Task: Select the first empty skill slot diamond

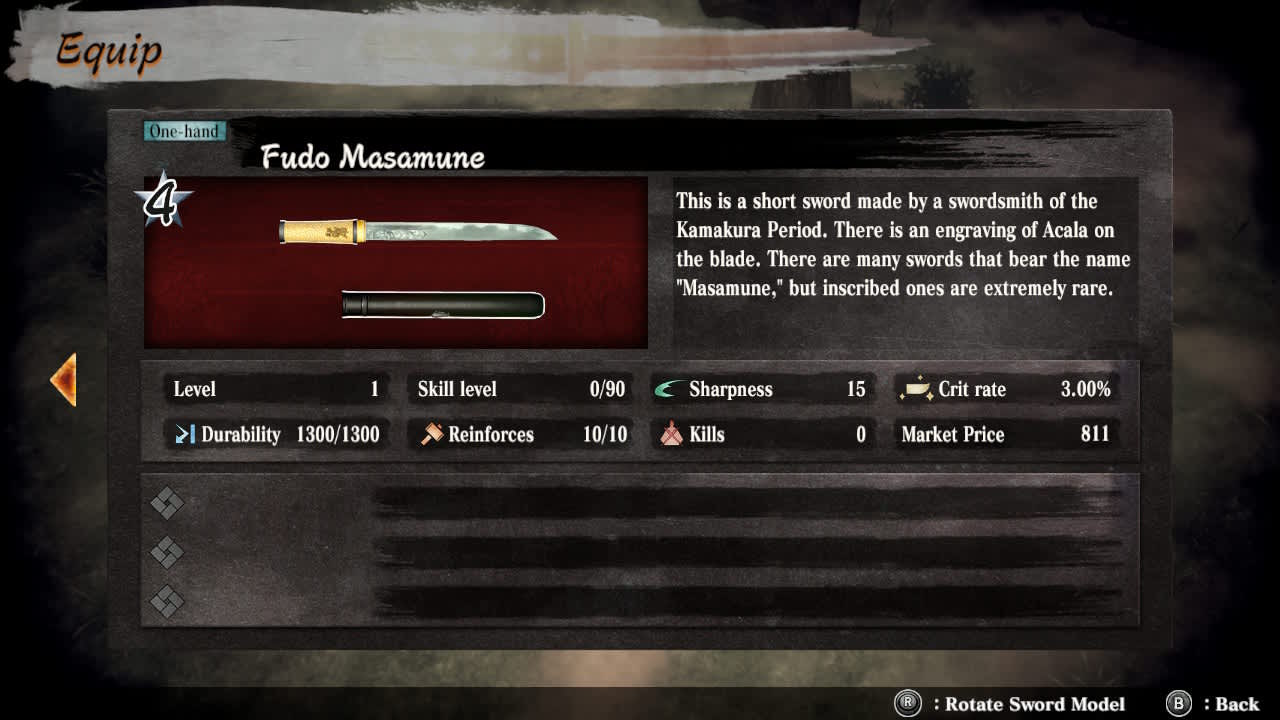Action: [166, 504]
